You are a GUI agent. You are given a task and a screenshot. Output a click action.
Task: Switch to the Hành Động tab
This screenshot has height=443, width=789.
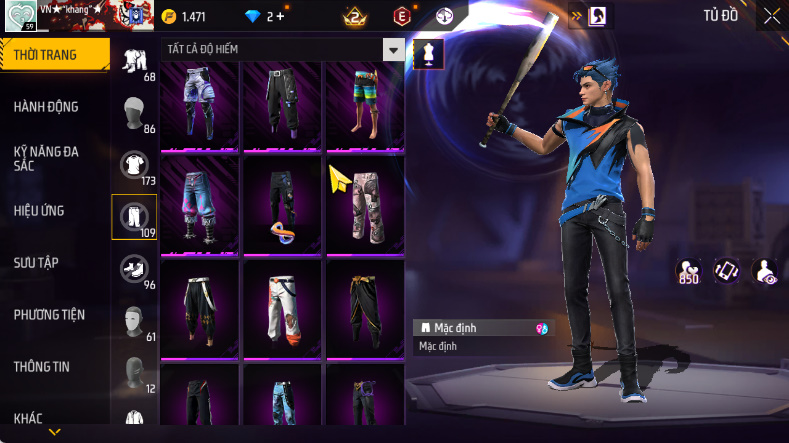(x=46, y=107)
